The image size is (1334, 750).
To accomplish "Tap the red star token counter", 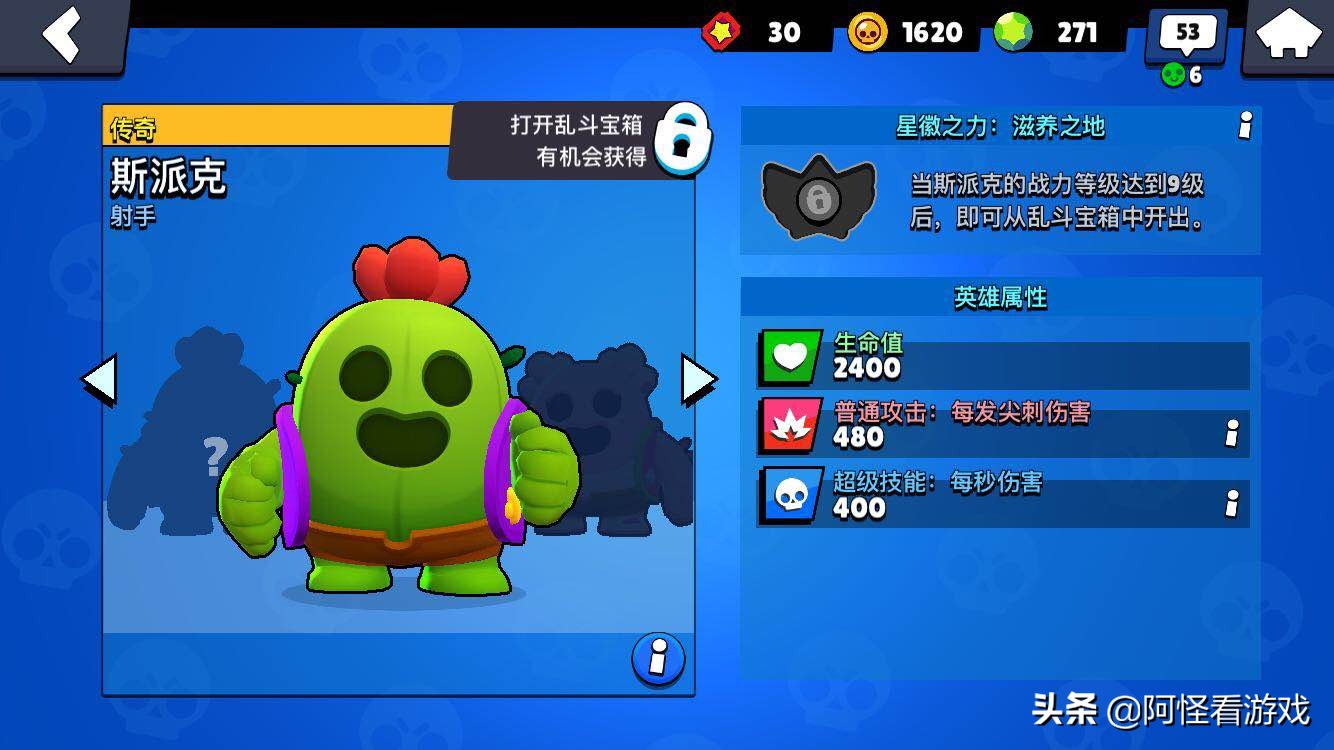I will 755,33.
